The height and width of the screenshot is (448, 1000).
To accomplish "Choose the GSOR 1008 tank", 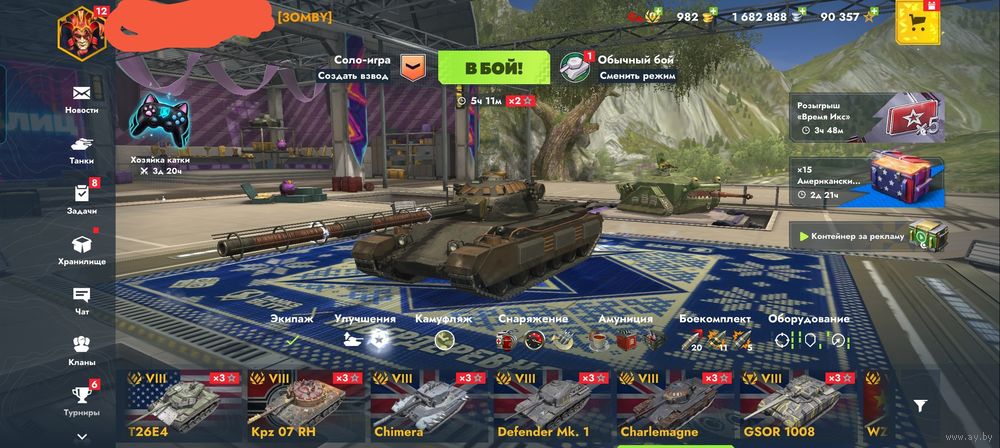I will (798, 406).
